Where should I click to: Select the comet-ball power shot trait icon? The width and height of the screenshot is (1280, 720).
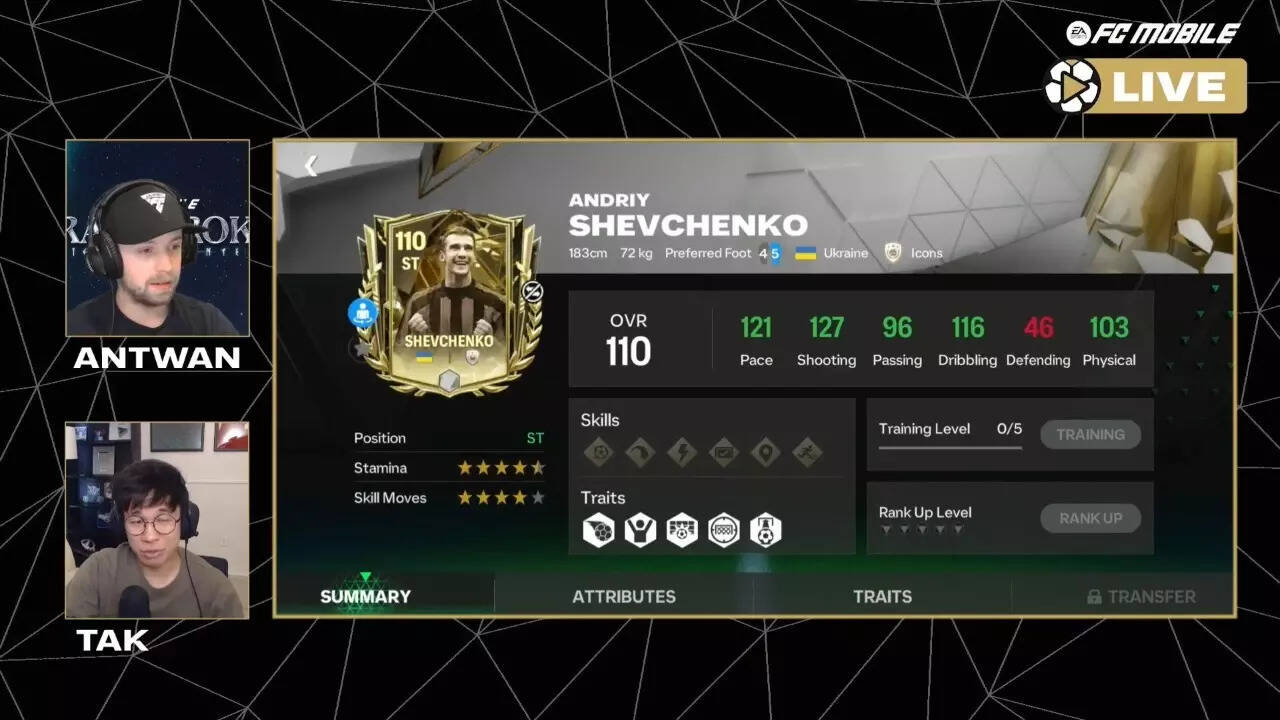click(x=598, y=528)
